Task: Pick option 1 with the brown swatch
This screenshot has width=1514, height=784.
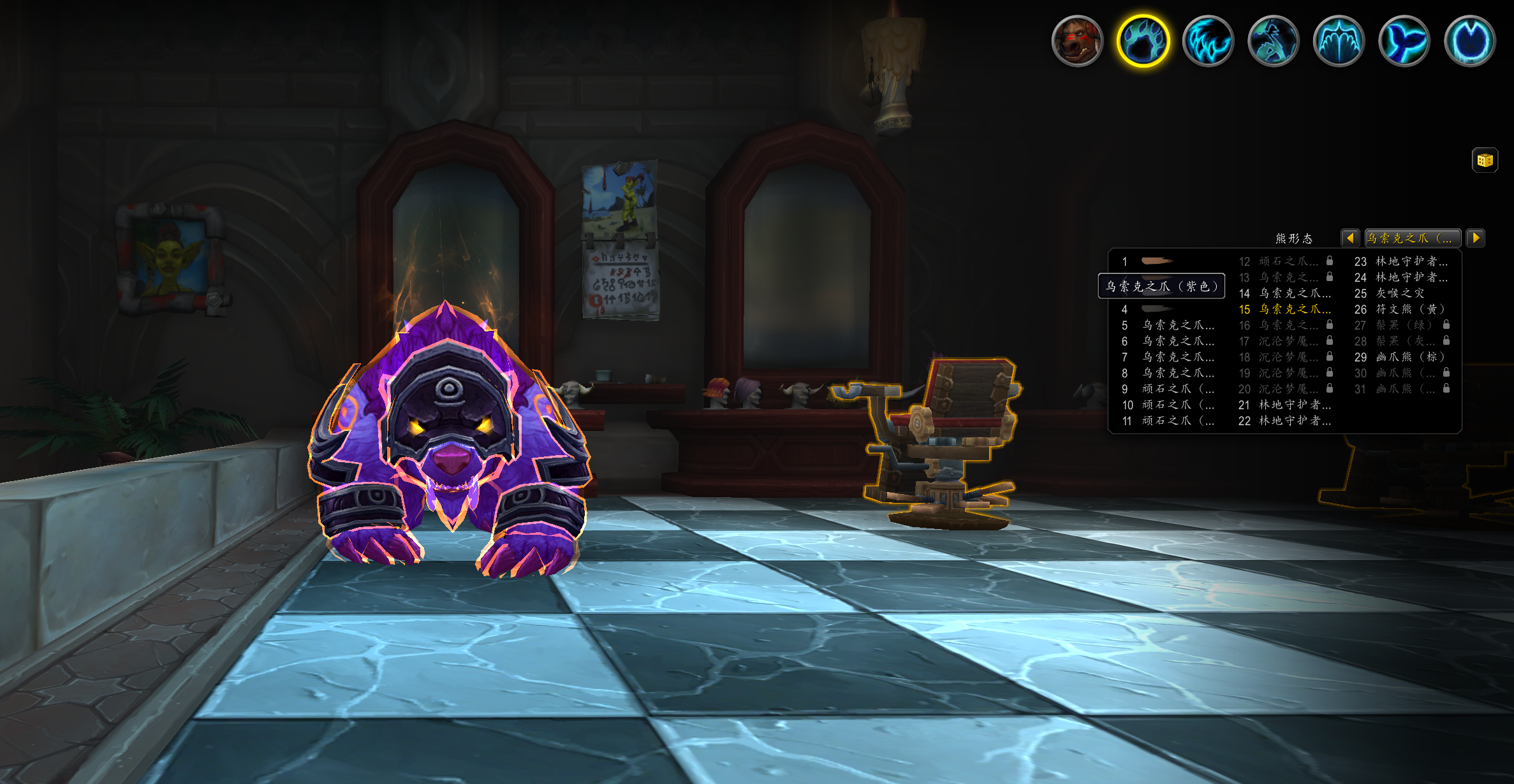Action: (1156, 261)
